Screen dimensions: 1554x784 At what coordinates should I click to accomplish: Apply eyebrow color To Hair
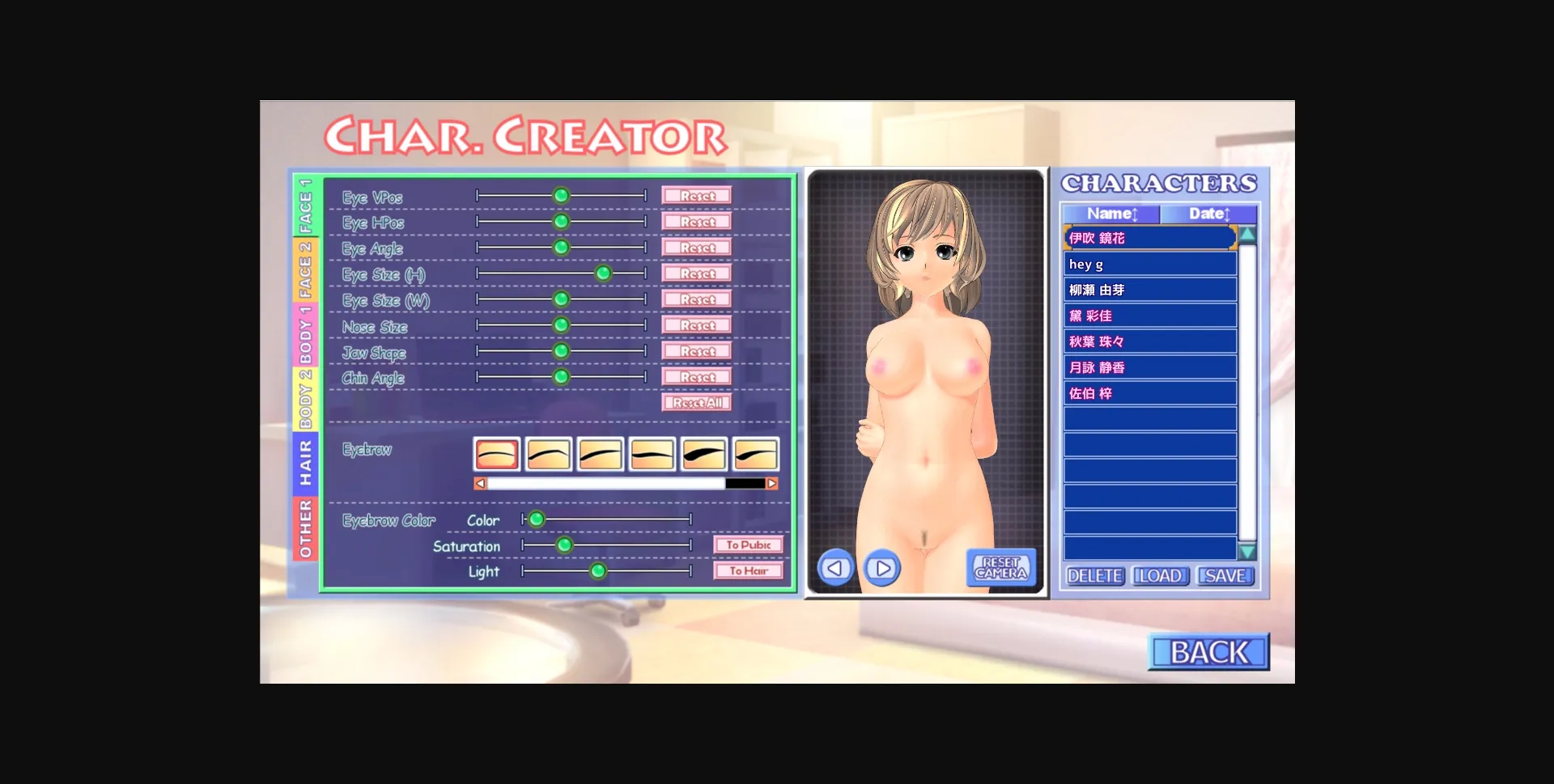(x=749, y=571)
